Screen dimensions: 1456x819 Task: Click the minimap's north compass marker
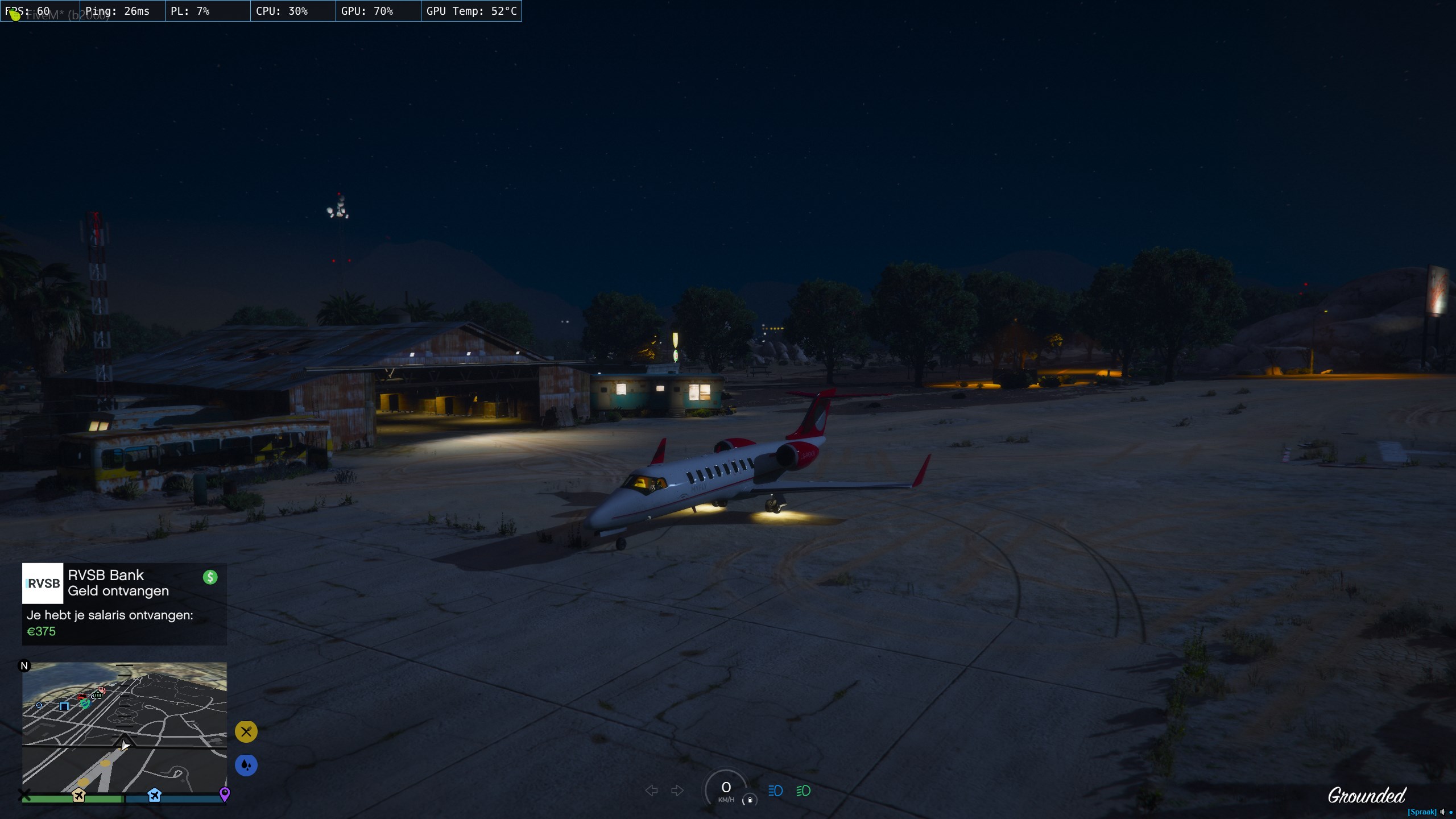click(x=24, y=665)
